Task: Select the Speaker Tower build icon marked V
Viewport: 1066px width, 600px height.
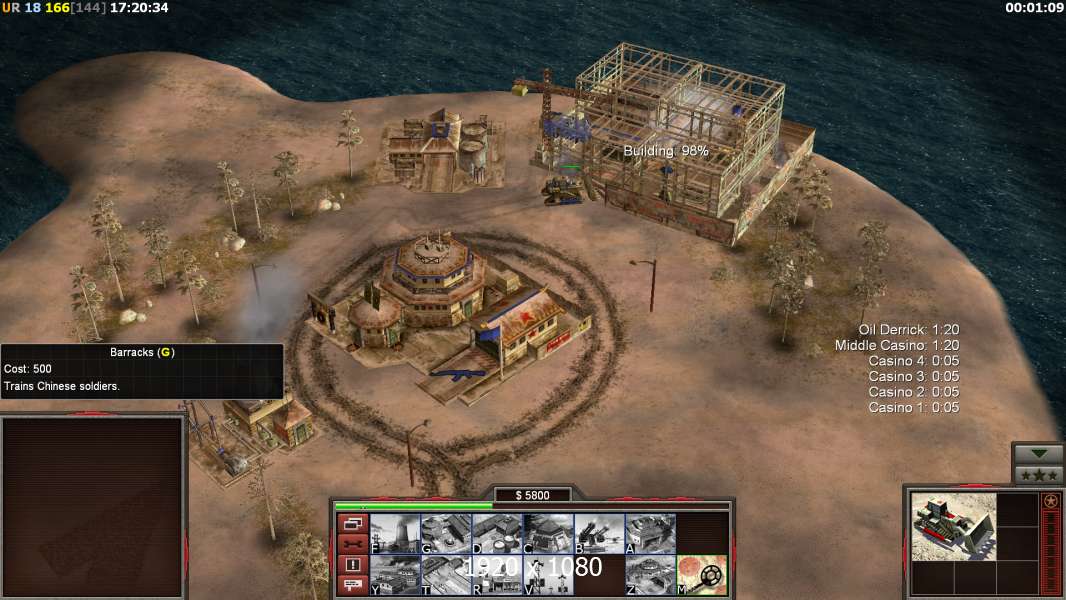Action: [x=548, y=575]
